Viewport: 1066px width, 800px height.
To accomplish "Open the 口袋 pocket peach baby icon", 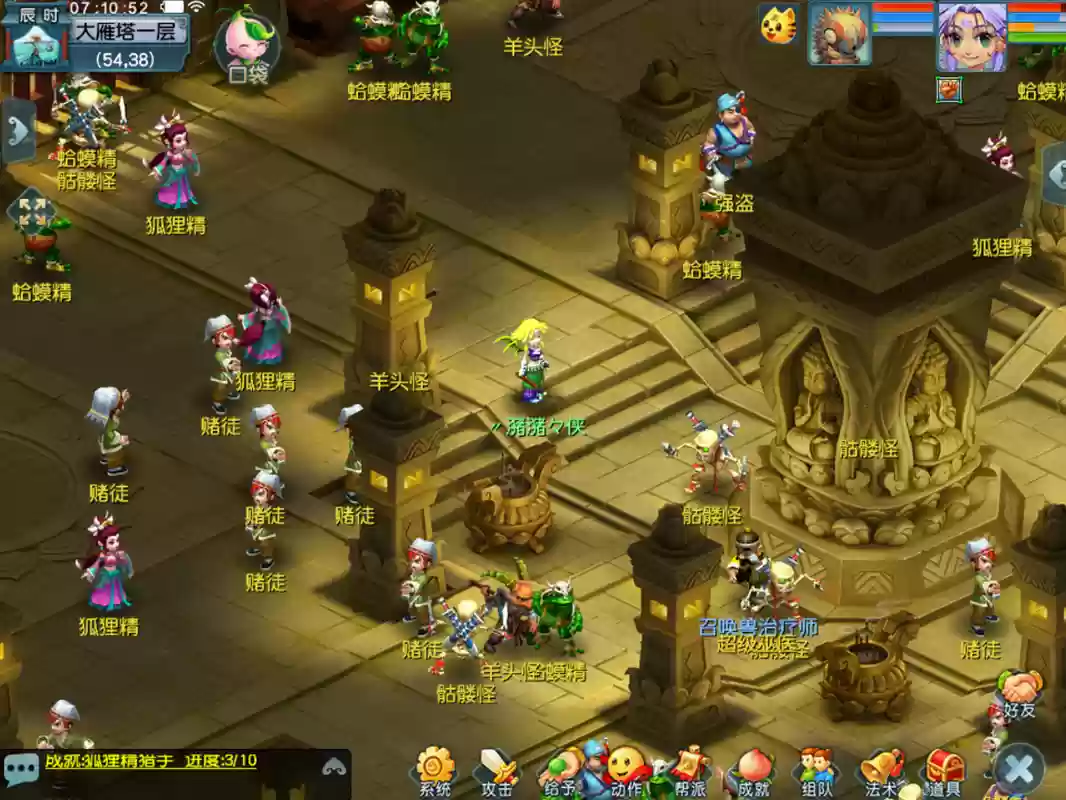I will click(247, 45).
